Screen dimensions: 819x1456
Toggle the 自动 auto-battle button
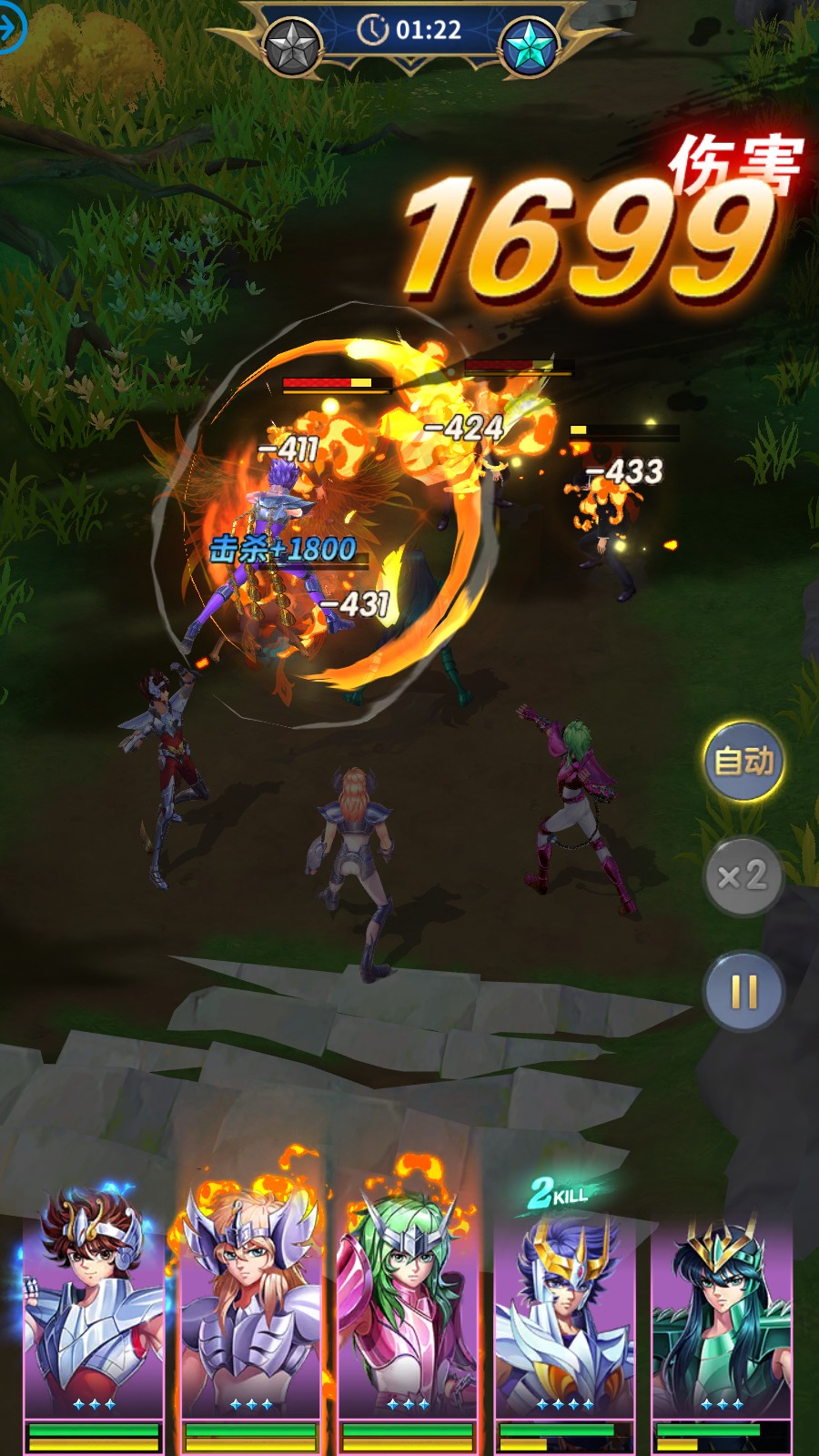(x=743, y=762)
